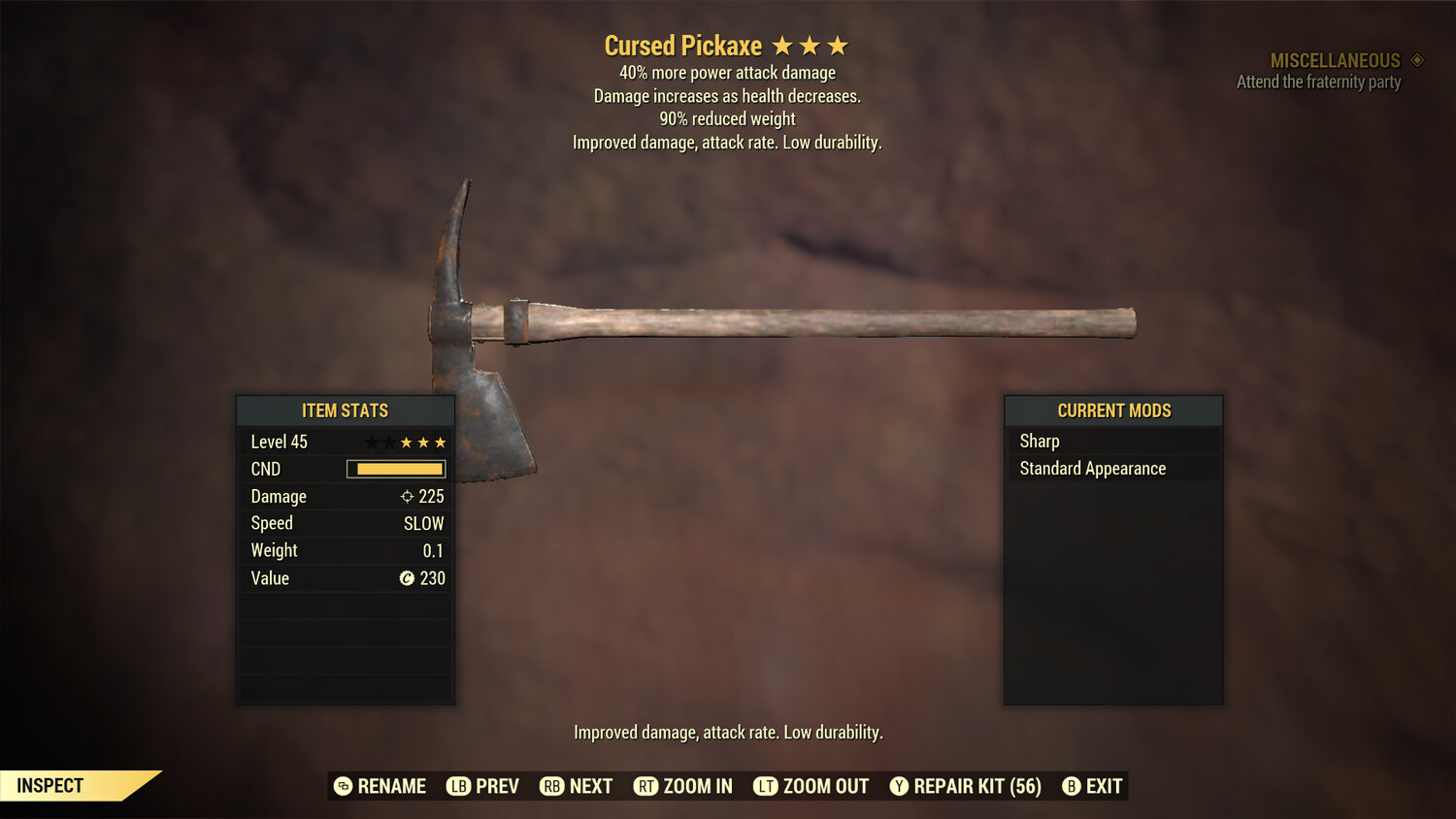The height and width of the screenshot is (819, 1456).
Task: Exit the inspect screen
Action: click(x=1093, y=786)
